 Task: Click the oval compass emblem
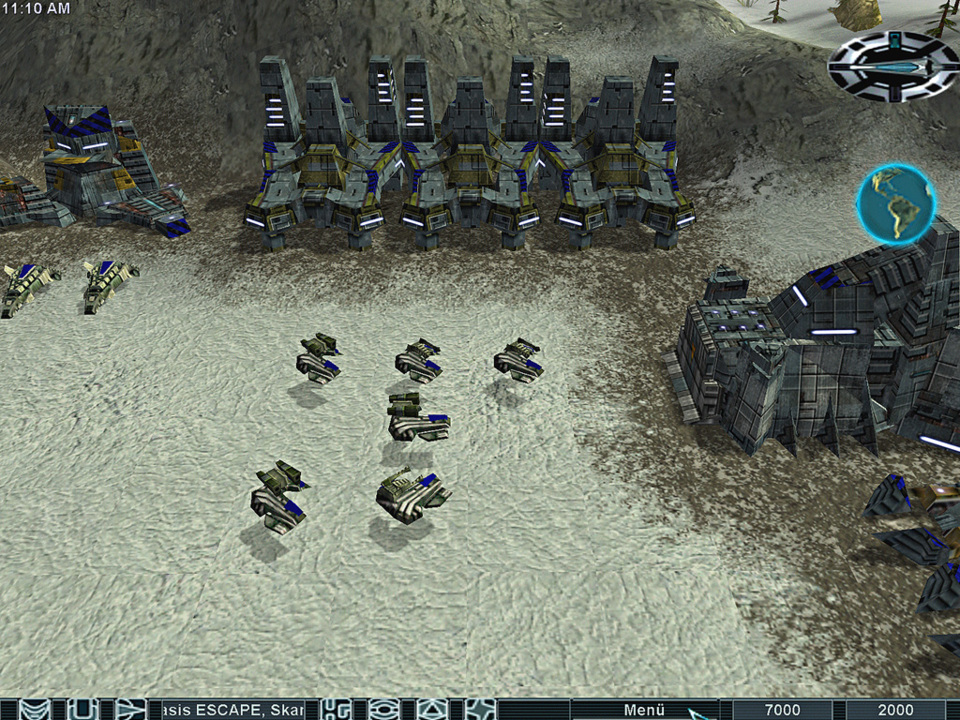(x=893, y=67)
